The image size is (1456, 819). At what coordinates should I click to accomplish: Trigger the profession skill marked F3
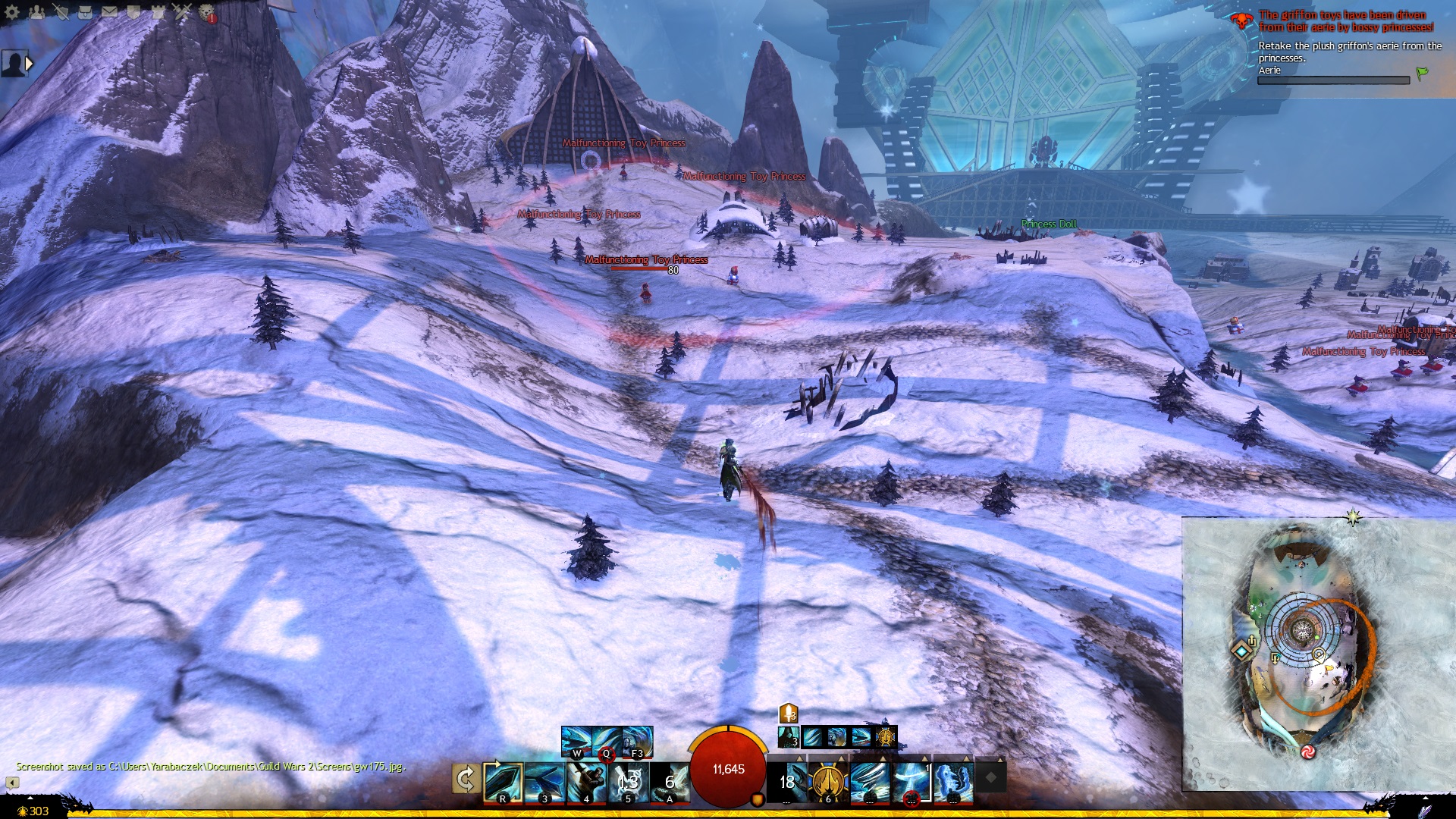pyautogui.click(x=637, y=741)
